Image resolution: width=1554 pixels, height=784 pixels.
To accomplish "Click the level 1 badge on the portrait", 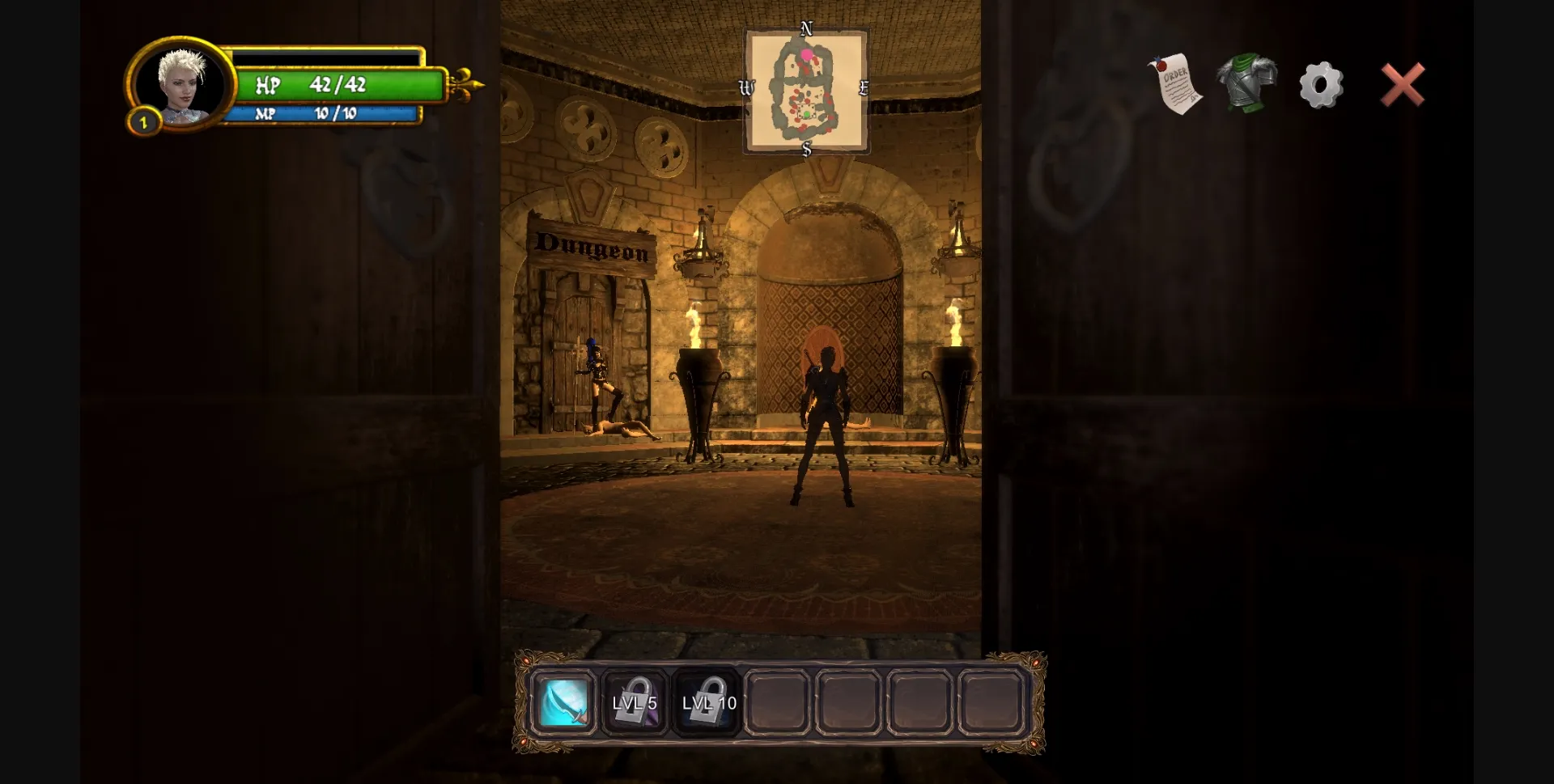I will tap(144, 122).
